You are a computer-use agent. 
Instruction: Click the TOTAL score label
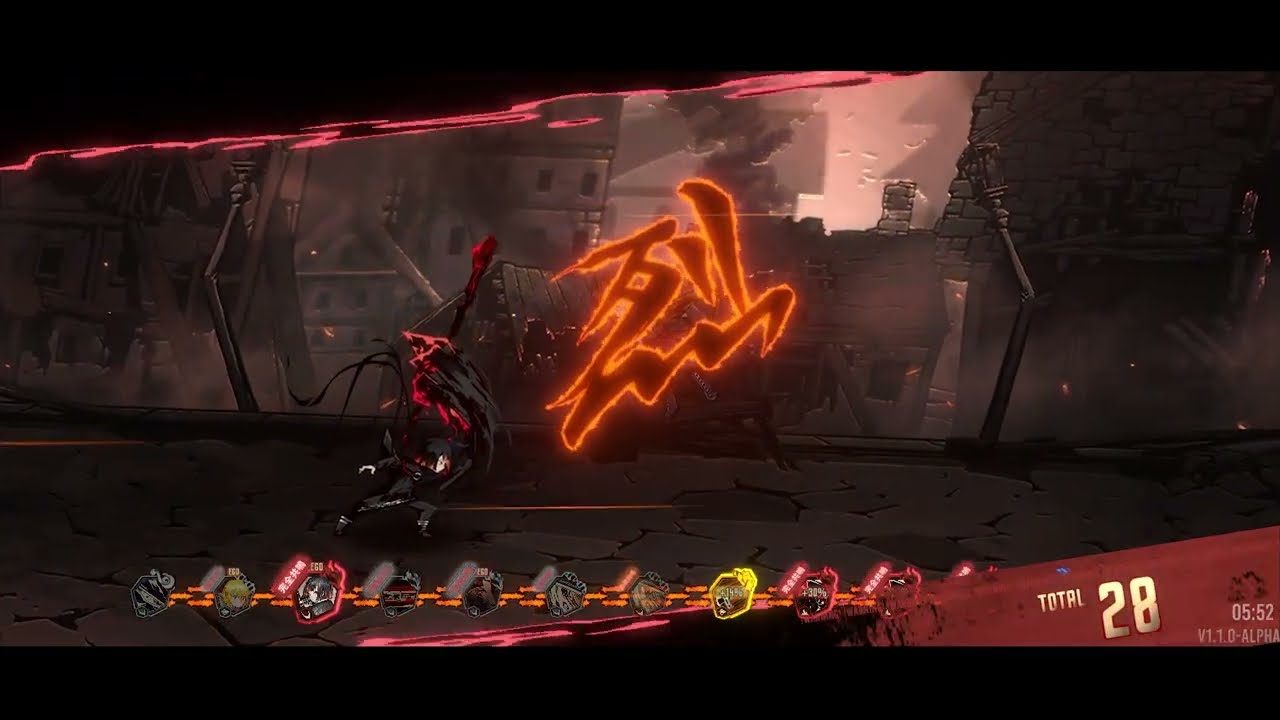coord(1063,600)
